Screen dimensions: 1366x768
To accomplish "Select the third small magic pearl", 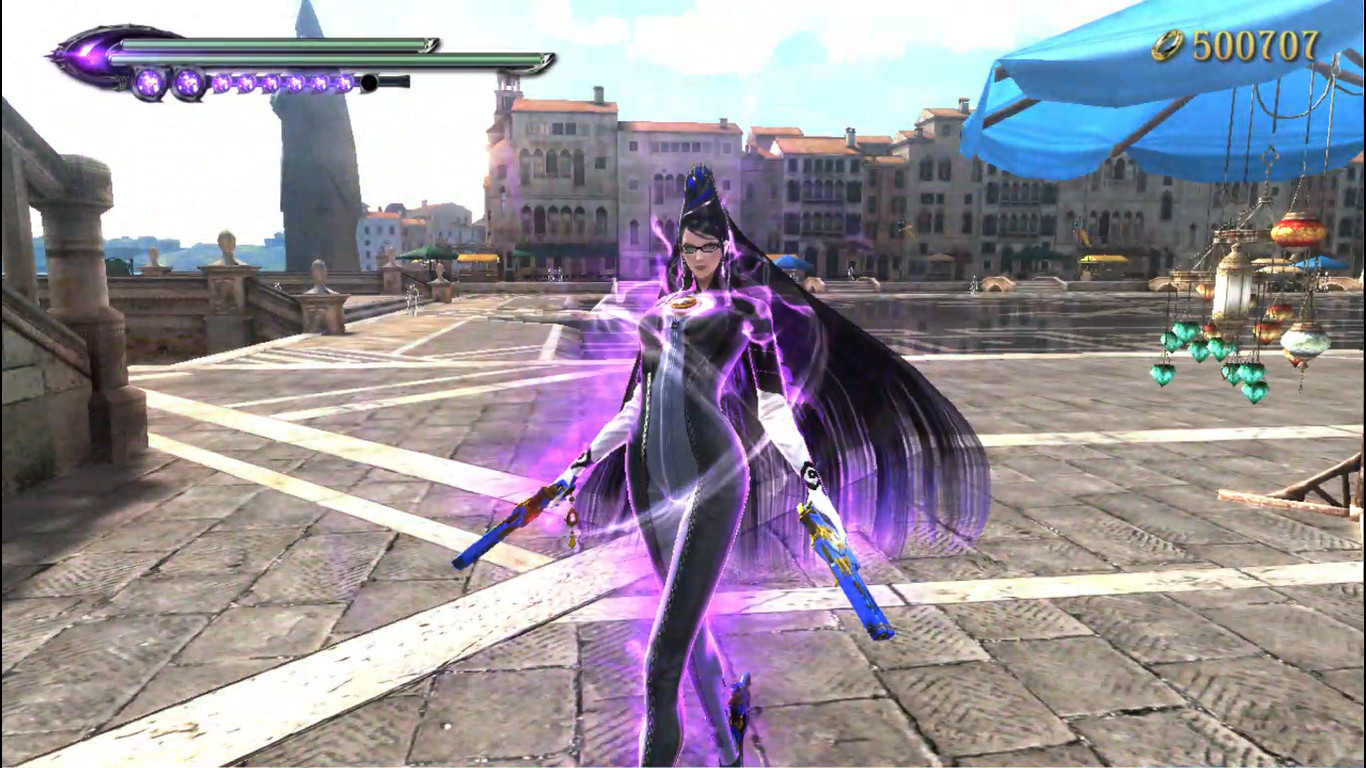I will pos(271,83).
